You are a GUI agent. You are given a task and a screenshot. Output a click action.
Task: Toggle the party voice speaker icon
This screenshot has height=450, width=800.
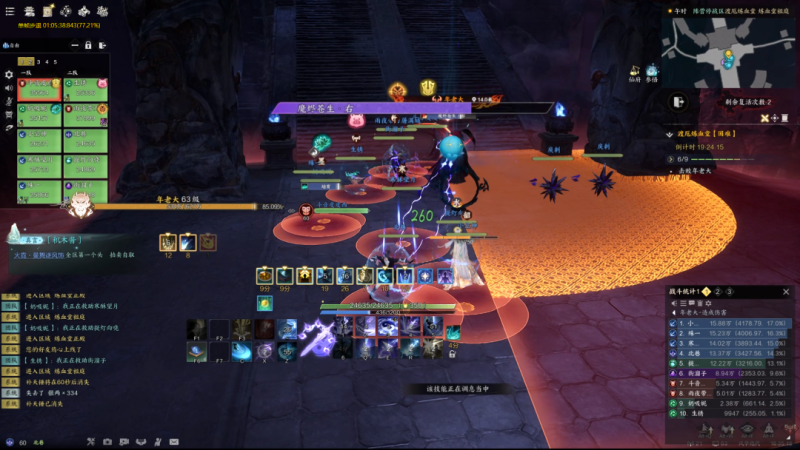click(9, 88)
